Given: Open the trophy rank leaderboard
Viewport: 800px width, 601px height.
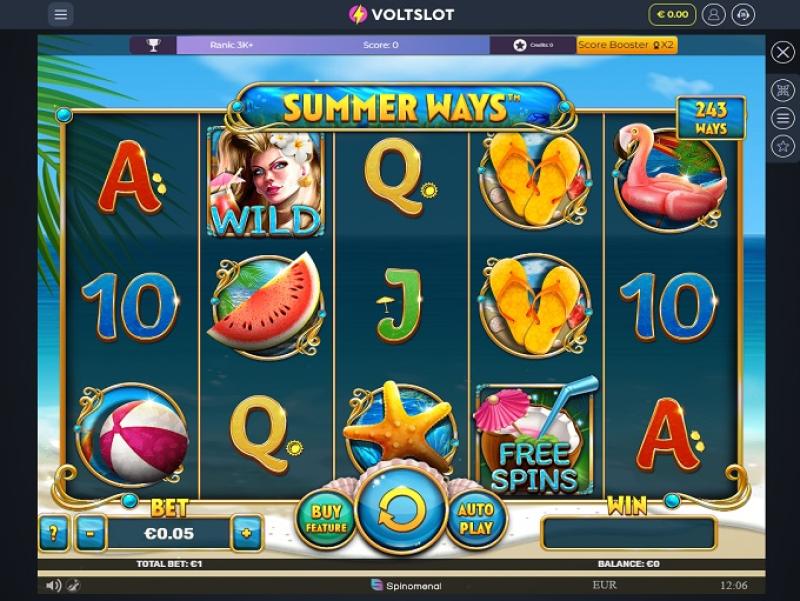Looking at the screenshot, I should 153,45.
